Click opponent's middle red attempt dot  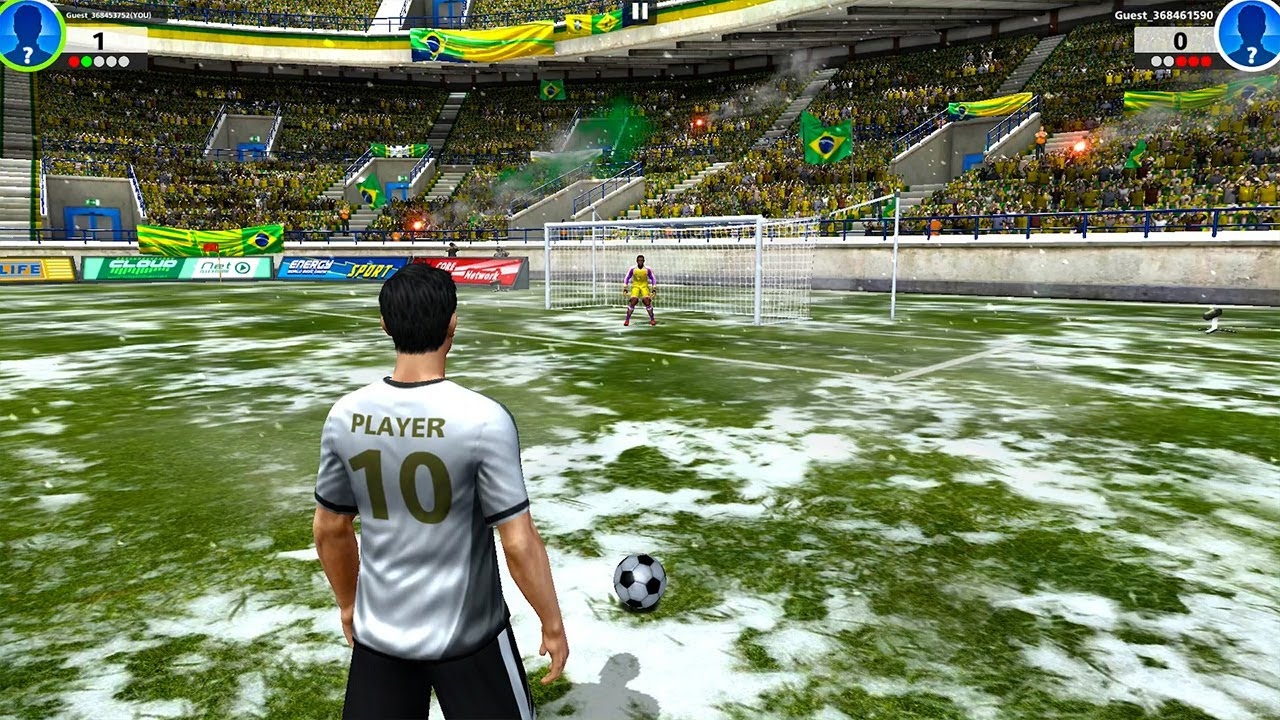click(1193, 61)
